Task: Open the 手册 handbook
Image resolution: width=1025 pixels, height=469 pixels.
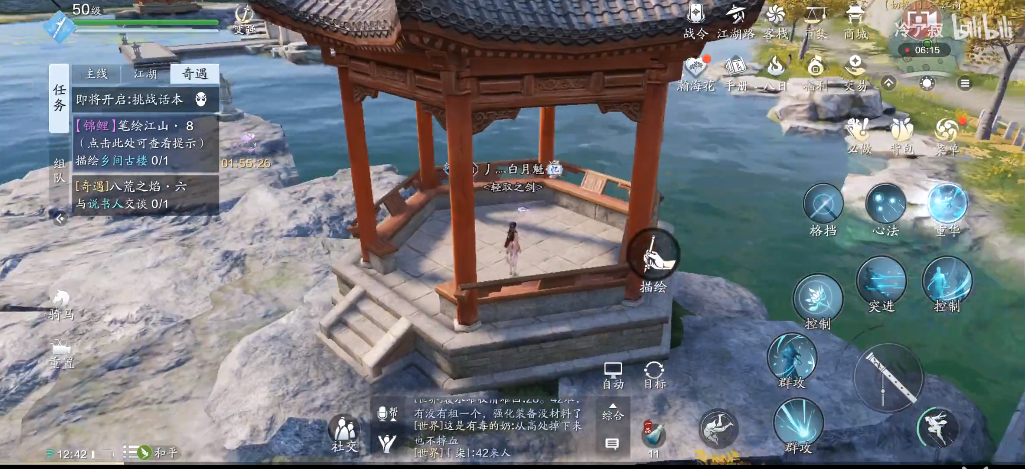Action: (737, 70)
